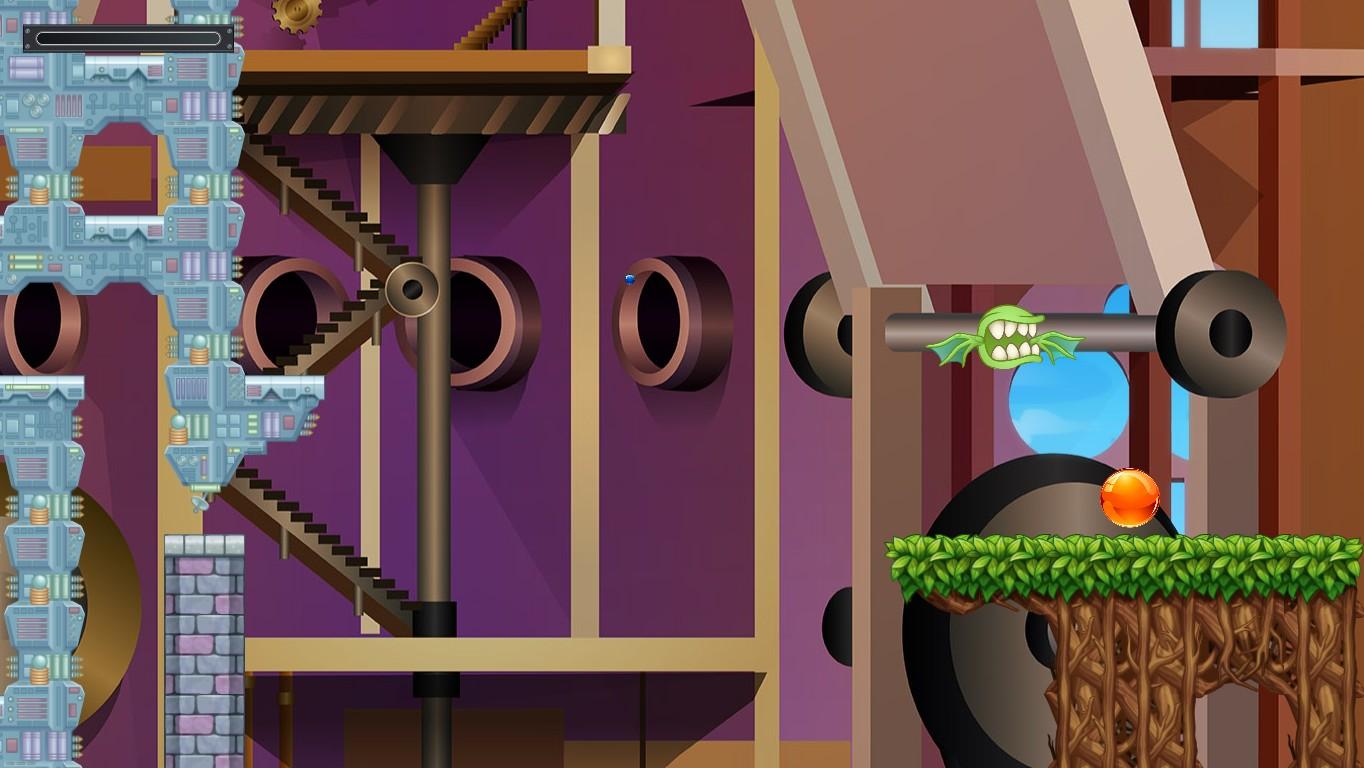This screenshot has width=1364, height=768.
Task: Select the middle brown pipe ring
Action: (x=490, y=320)
